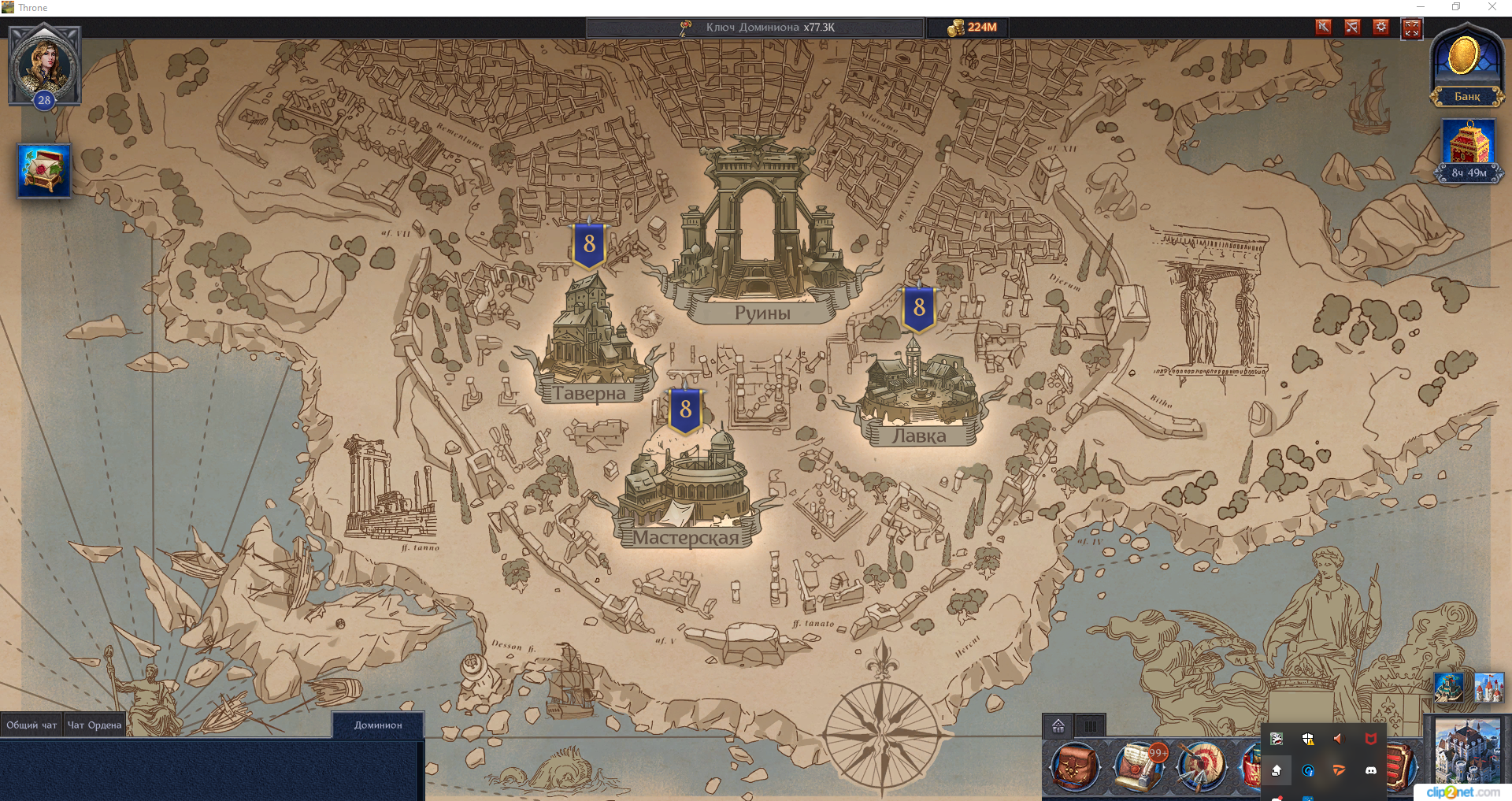Disable music with the crossed note toggle
The width and height of the screenshot is (1512, 801).
pyautogui.click(x=1352, y=27)
